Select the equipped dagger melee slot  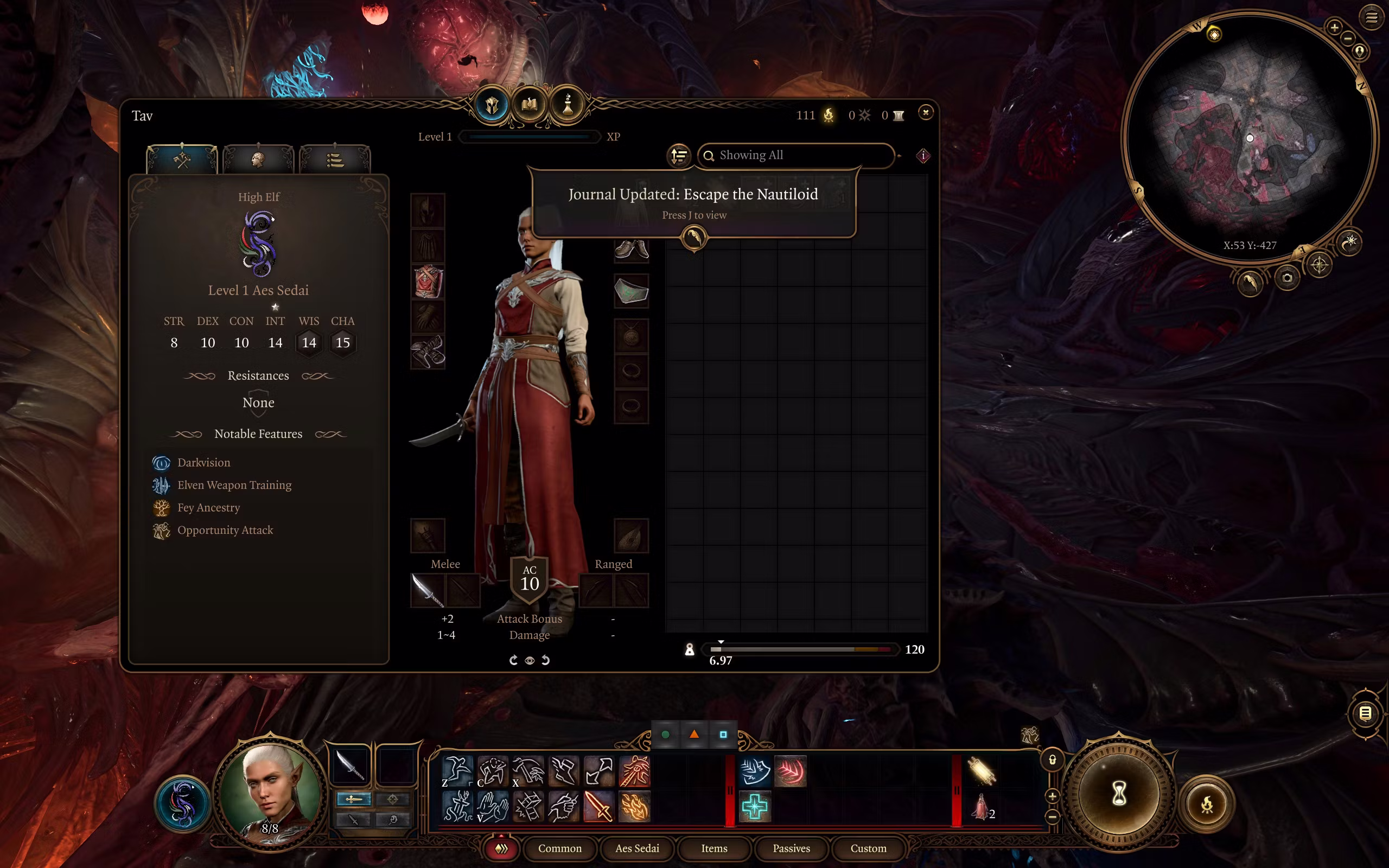click(x=428, y=590)
